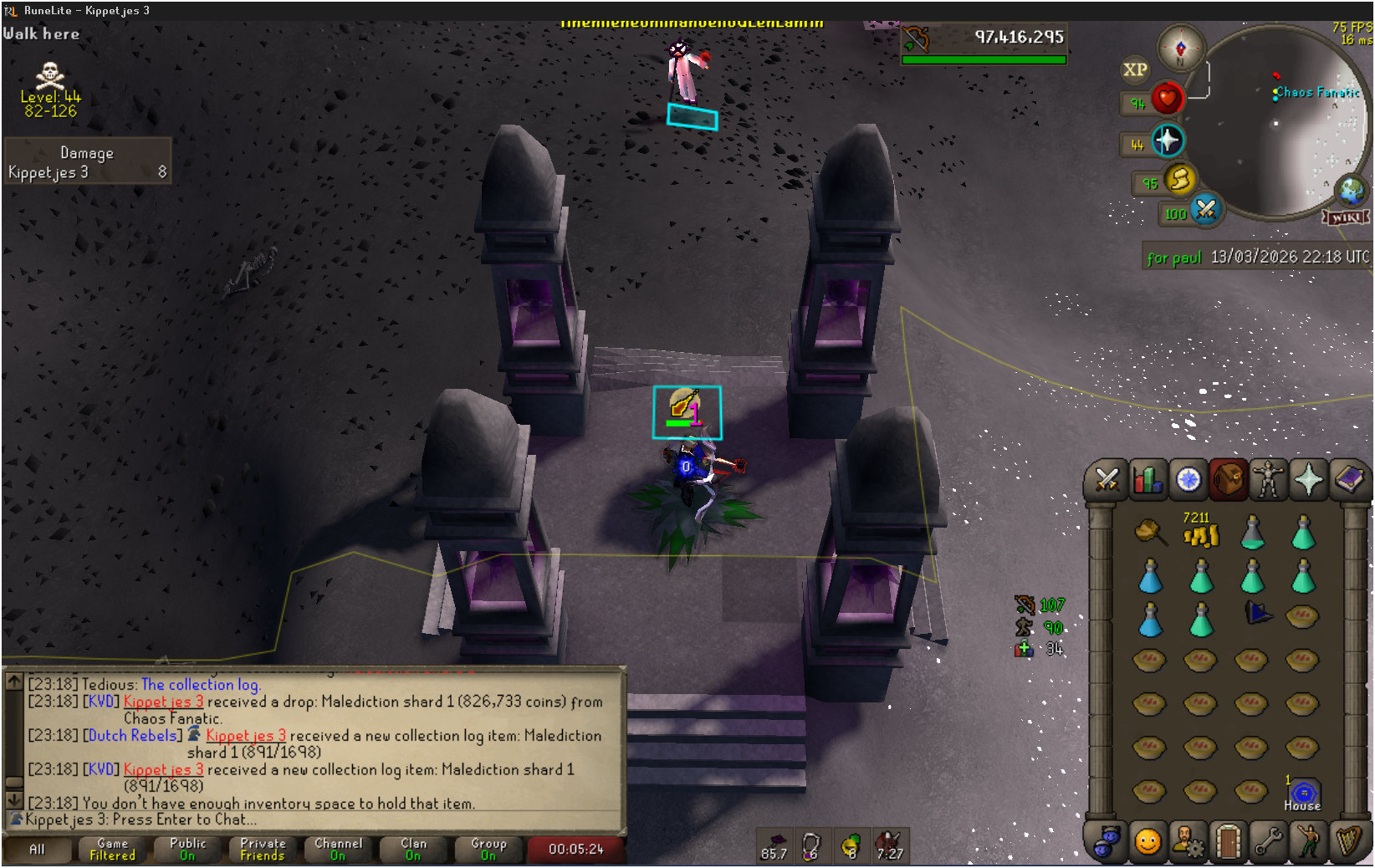Open the Worn Equipment tab
1375x868 pixels.
click(x=1268, y=480)
